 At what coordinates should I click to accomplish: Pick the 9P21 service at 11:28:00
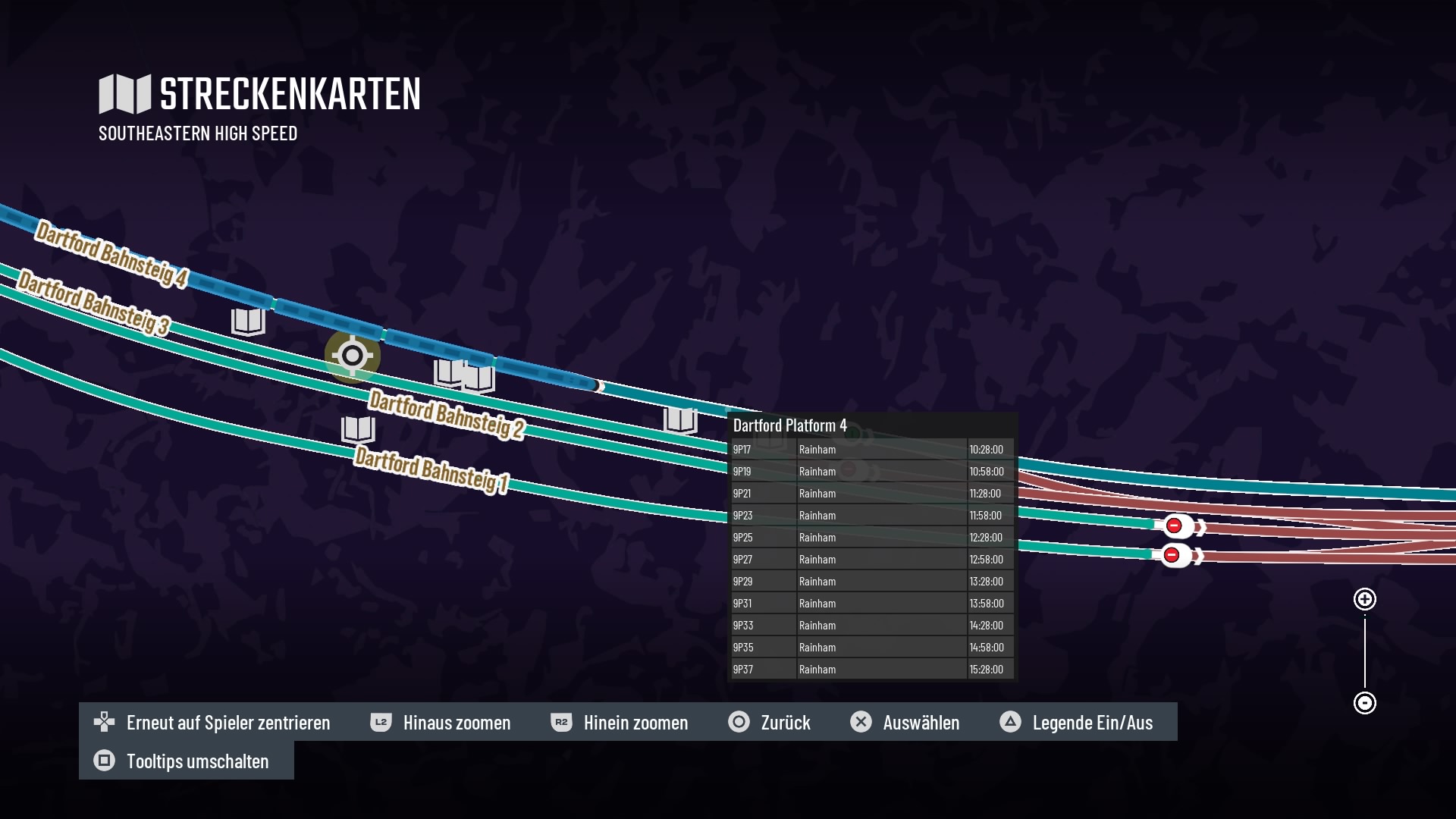click(871, 494)
